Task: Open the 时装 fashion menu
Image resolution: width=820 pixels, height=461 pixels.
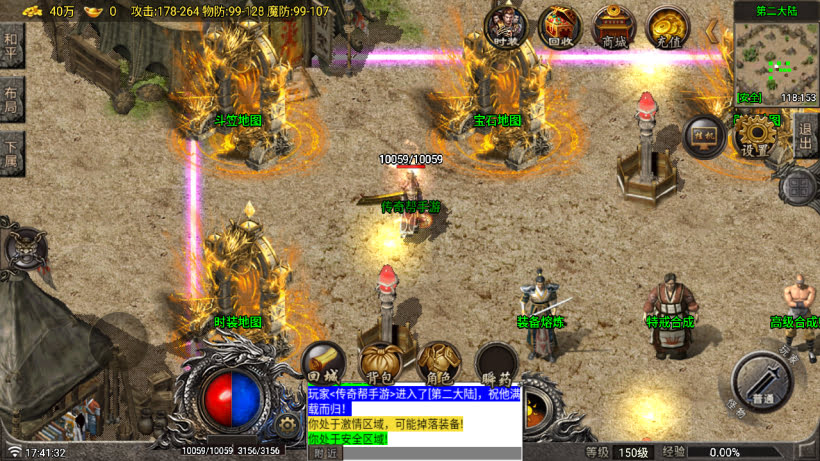Action: 506,25
